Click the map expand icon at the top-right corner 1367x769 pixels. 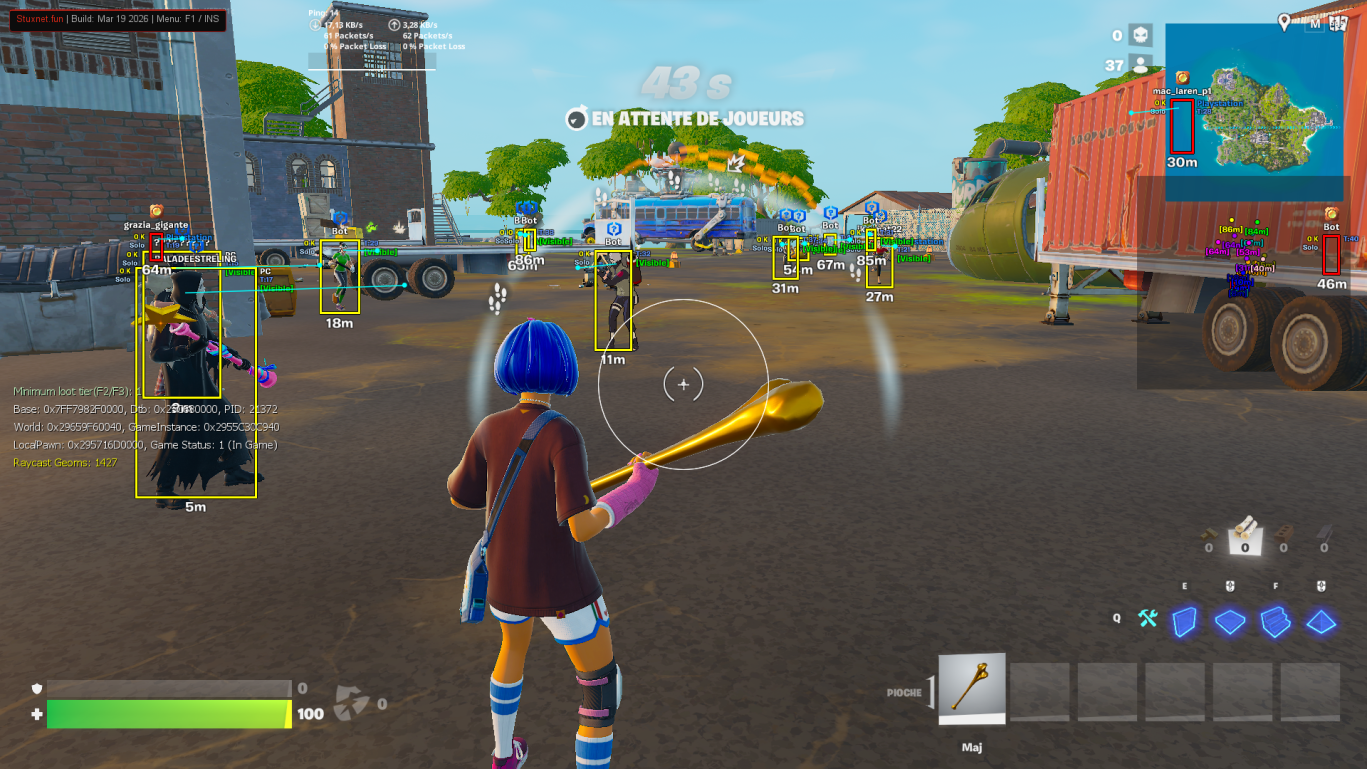(x=1337, y=24)
